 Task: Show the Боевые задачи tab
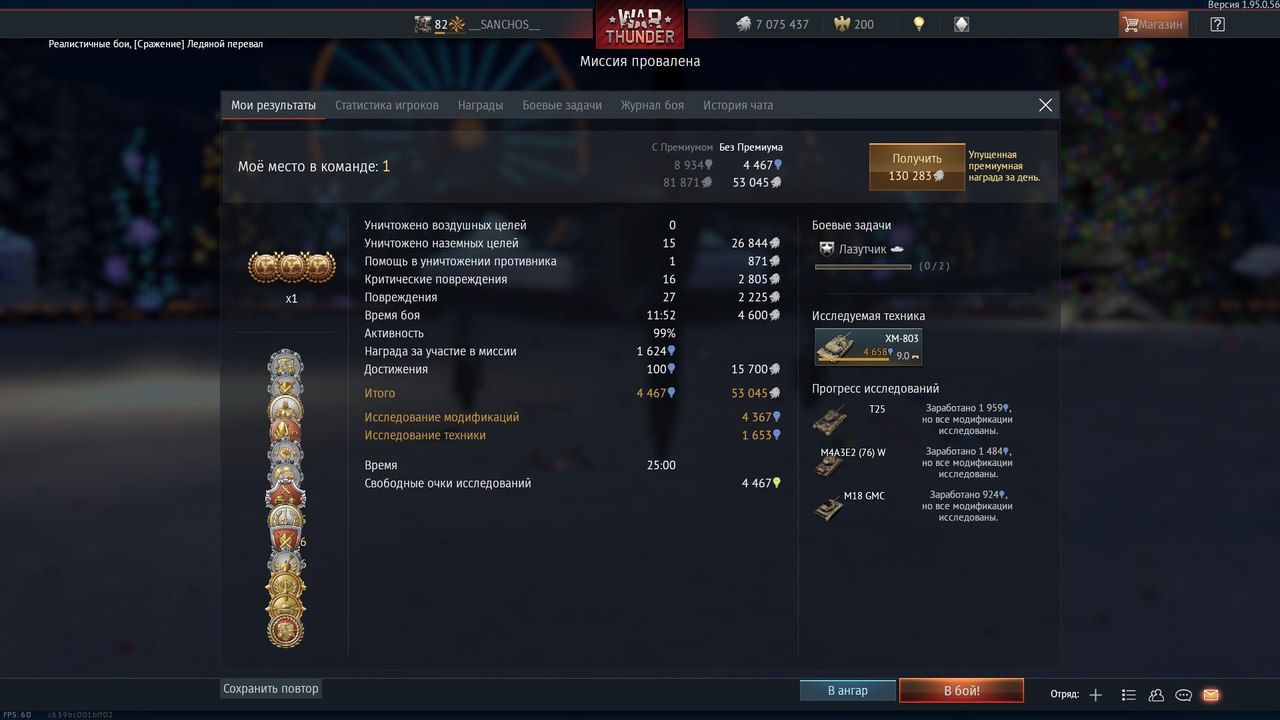pyautogui.click(x=562, y=105)
